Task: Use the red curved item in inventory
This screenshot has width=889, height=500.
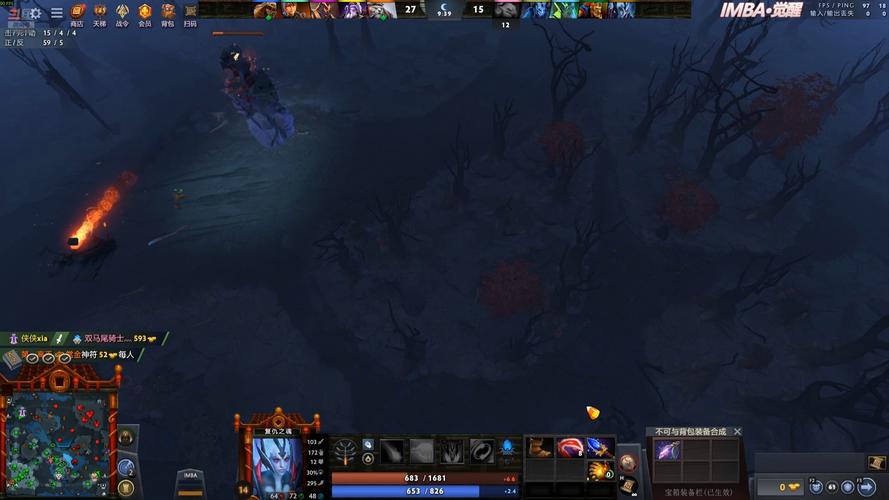Action: (570, 447)
